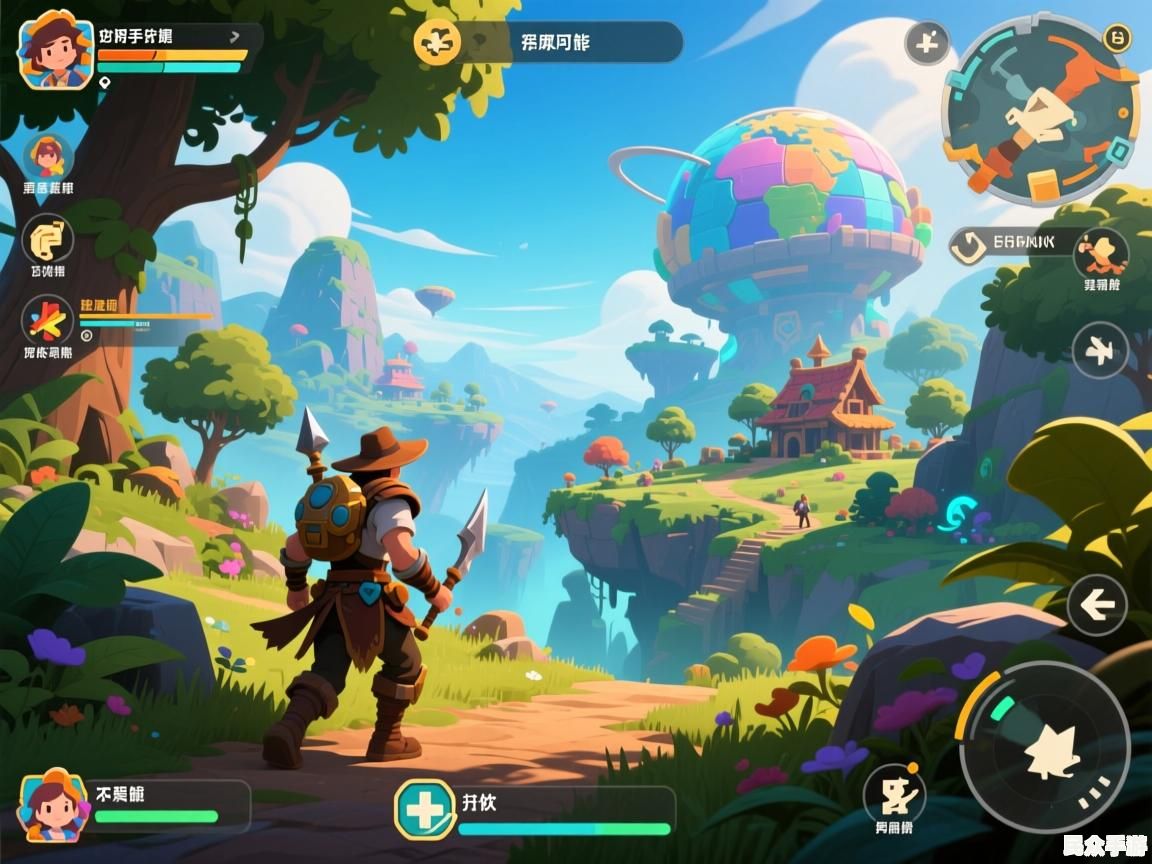The width and height of the screenshot is (1152, 864).
Task: Open the circular minimap
Action: (x=1040, y=110)
